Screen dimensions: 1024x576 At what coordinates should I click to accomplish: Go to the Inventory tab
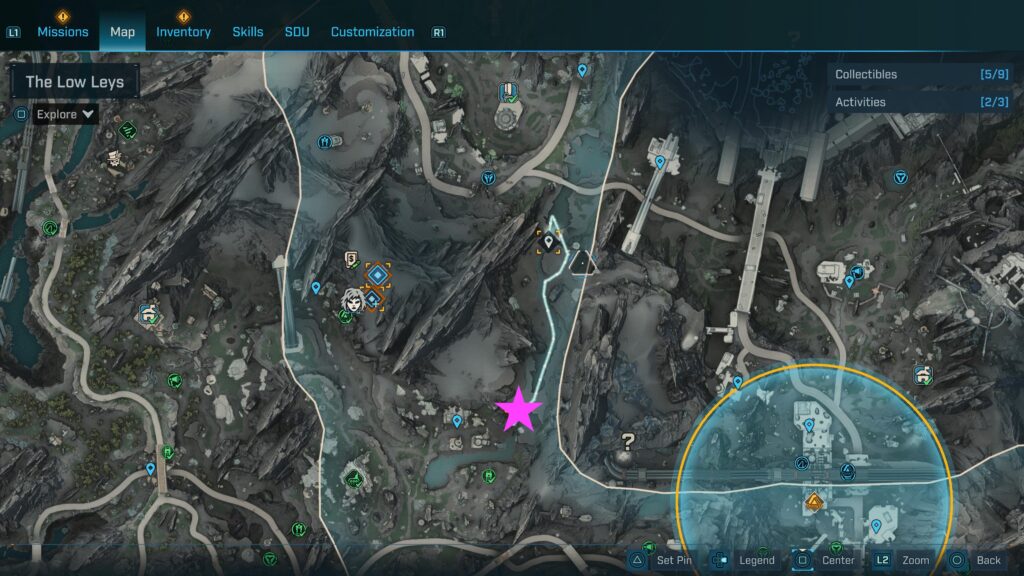(183, 32)
